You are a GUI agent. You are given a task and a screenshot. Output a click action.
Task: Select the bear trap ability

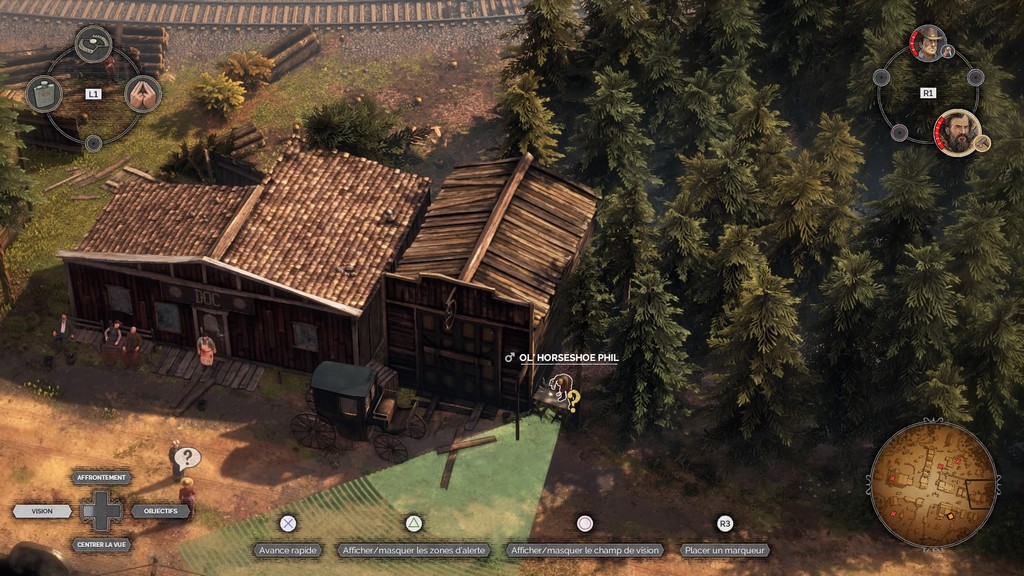pos(93,43)
